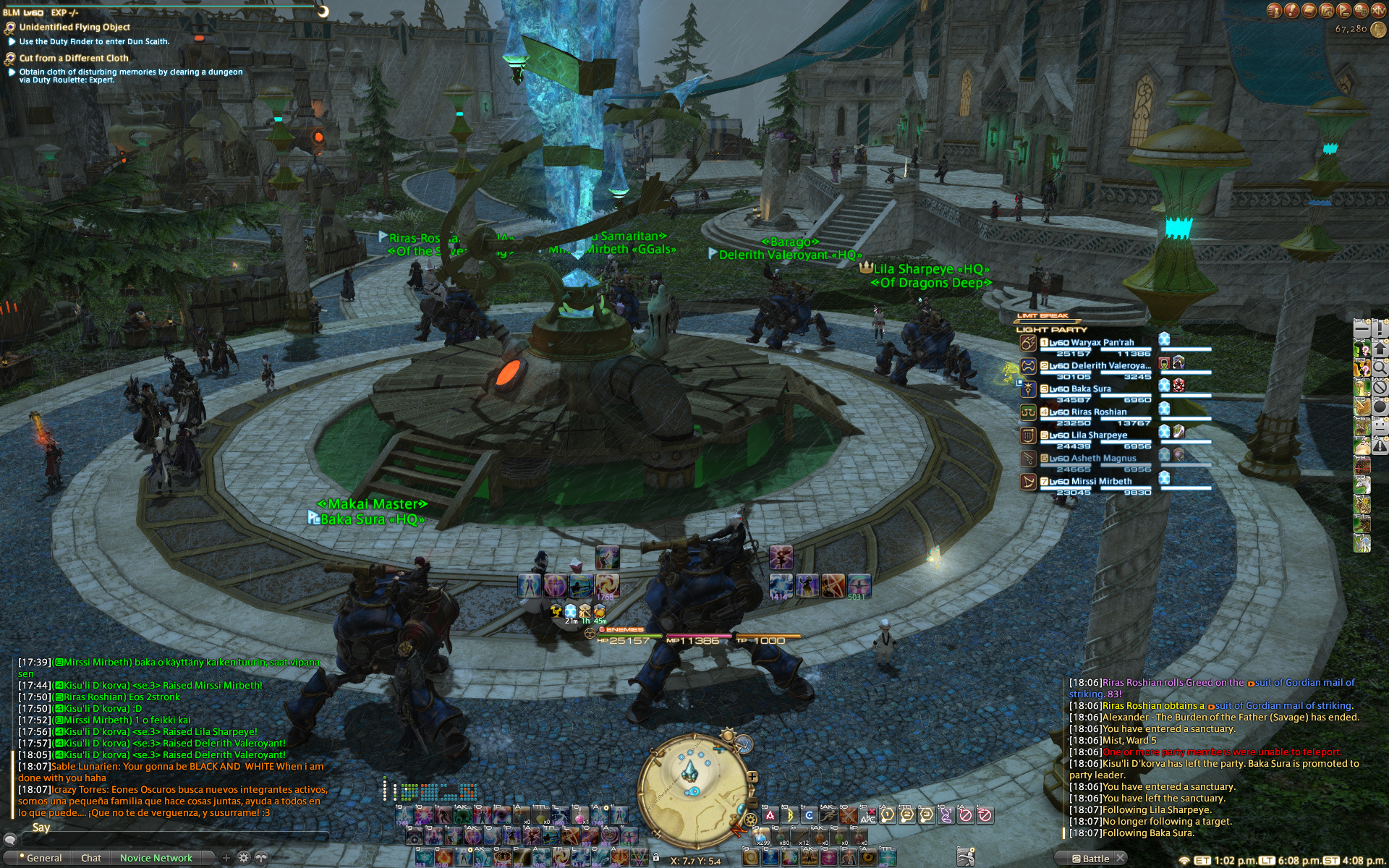This screenshot has height=868, width=1389.
Task: Select Unidentified Flying Object quest entry
Action: click(x=75, y=27)
